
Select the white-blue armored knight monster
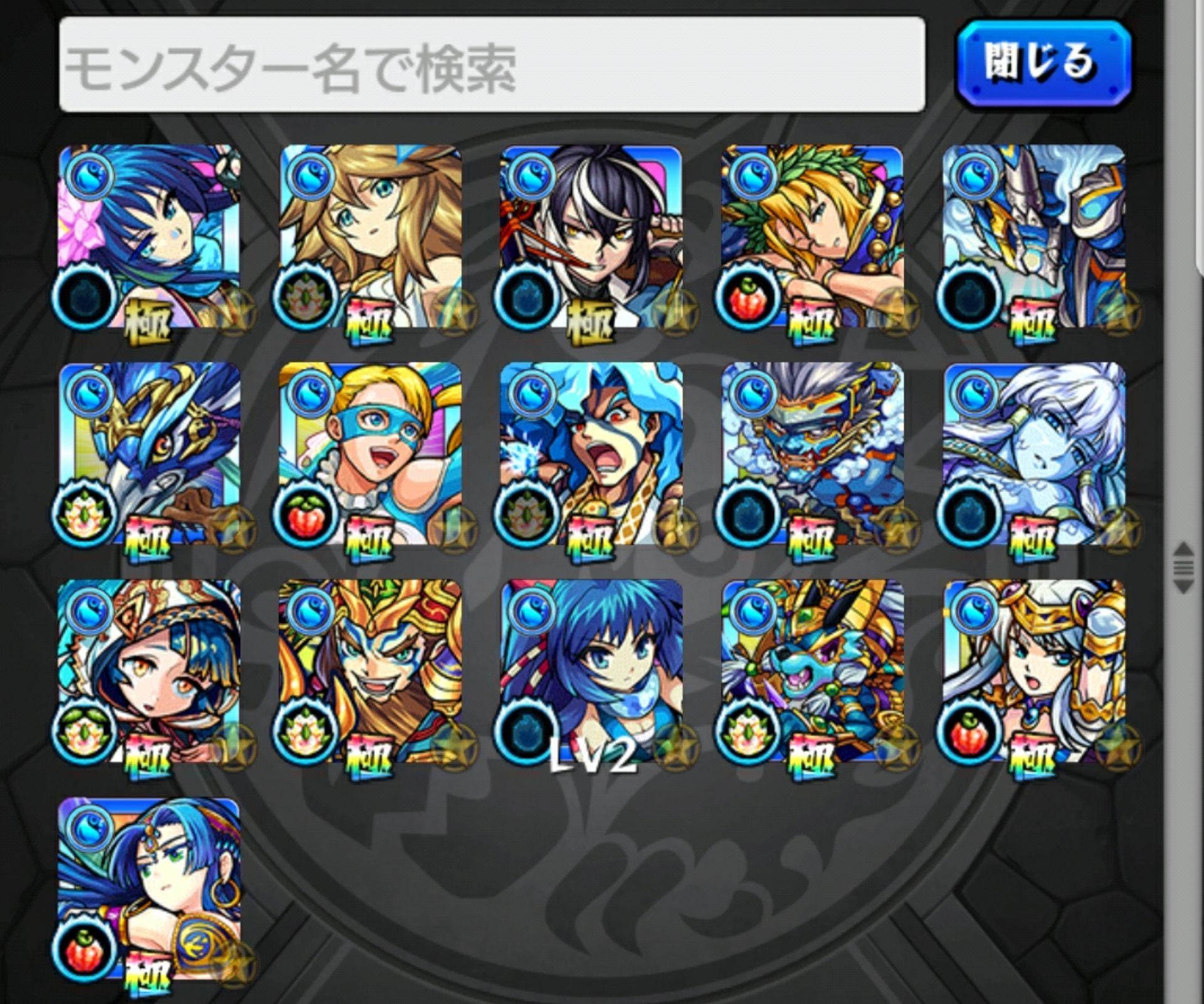(x=1033, y=237)
